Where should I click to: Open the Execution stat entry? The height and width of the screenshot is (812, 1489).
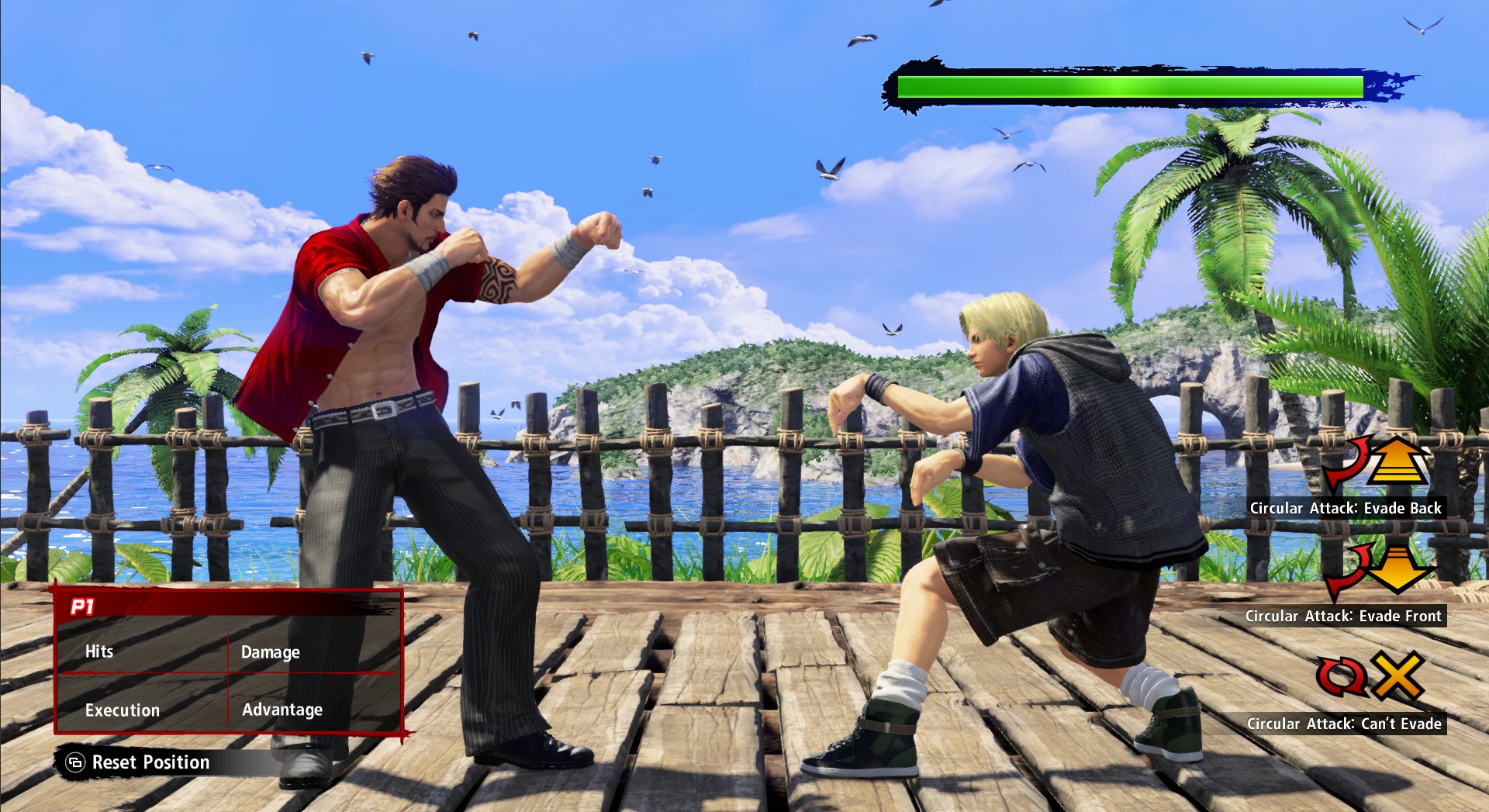coord(122,710)
